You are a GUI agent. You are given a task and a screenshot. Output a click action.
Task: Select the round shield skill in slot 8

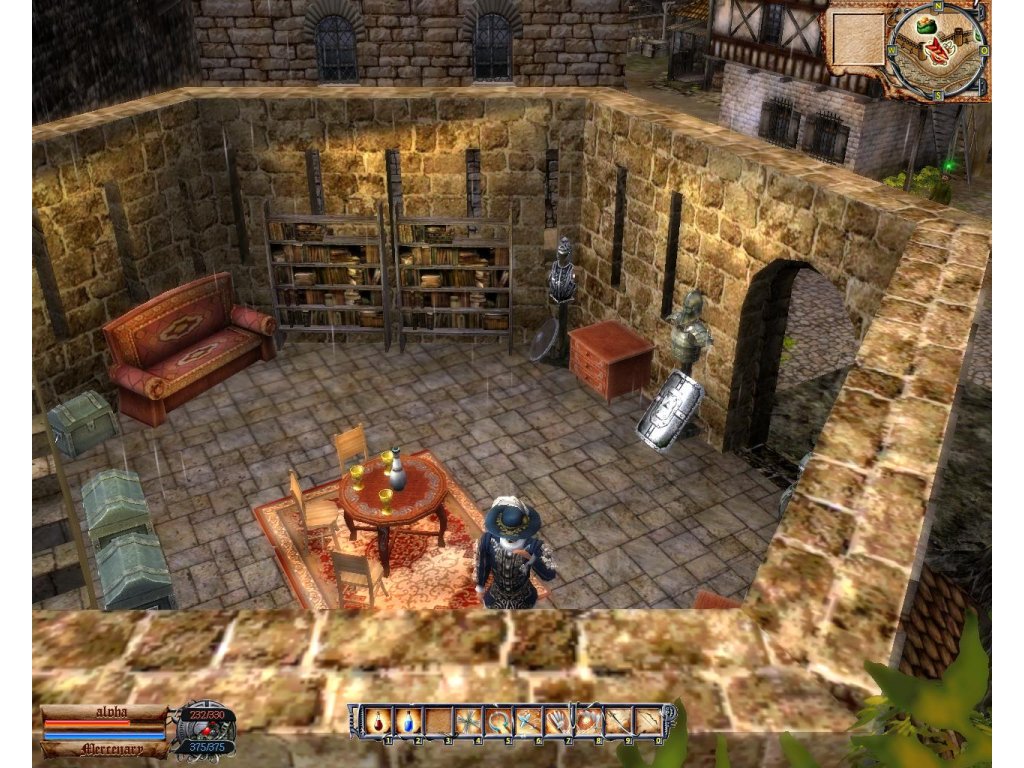click(x=588, y=720)
